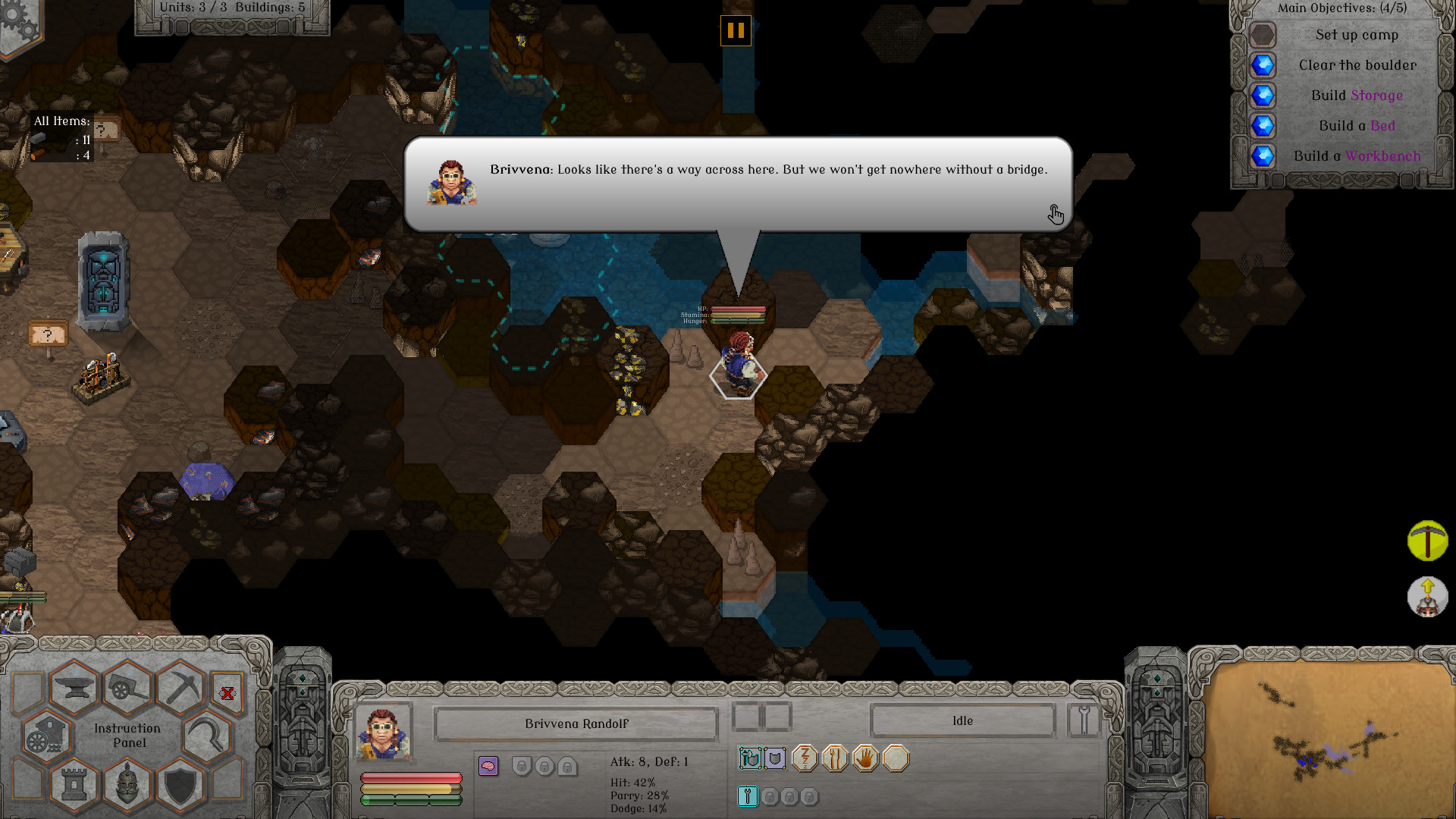This screenshot has height=819, width=1456.
Task: Select the shield defense instruction
Action: (x=179, y=785)
